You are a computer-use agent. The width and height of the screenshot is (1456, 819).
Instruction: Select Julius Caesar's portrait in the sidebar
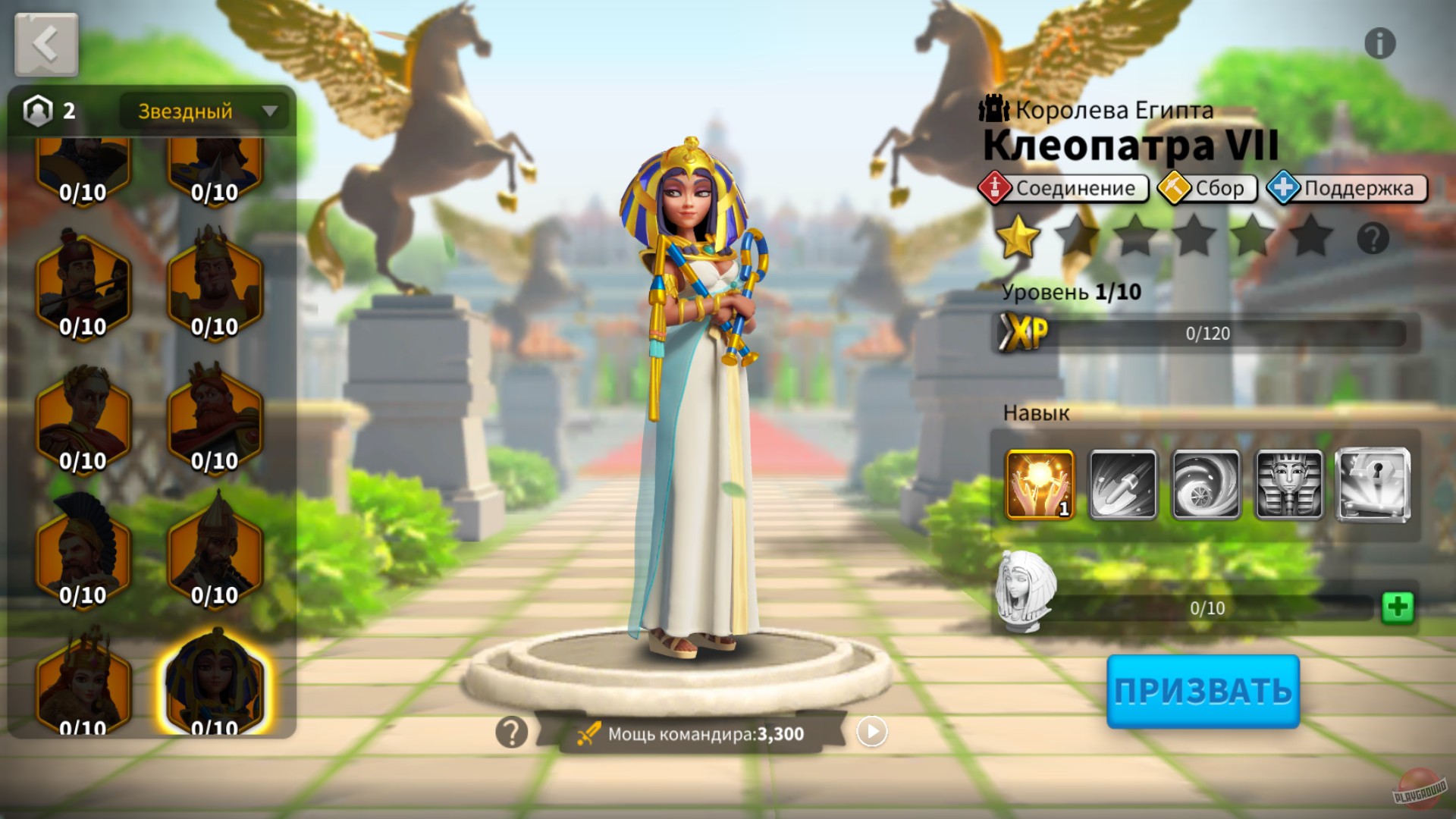(x=83, y=418)
